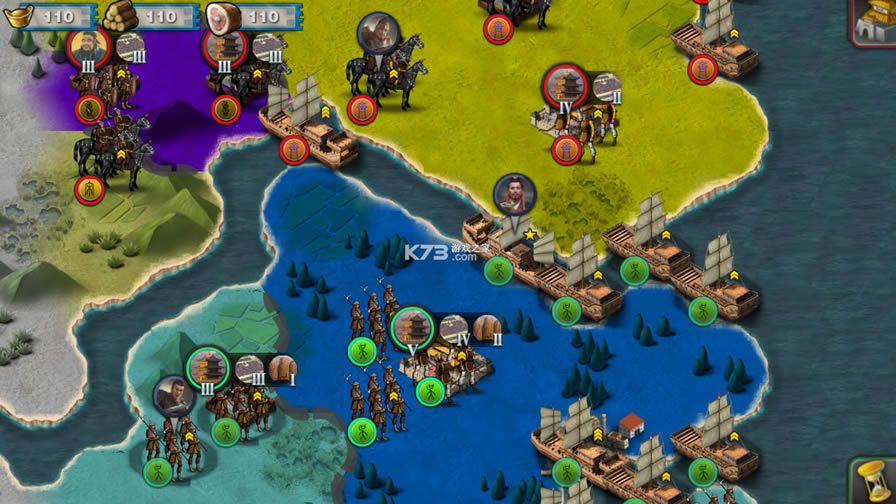The width and height of the screenshot is (896, 504).
Task: End the turn with the hourglass button
Action: click(873, 481)
